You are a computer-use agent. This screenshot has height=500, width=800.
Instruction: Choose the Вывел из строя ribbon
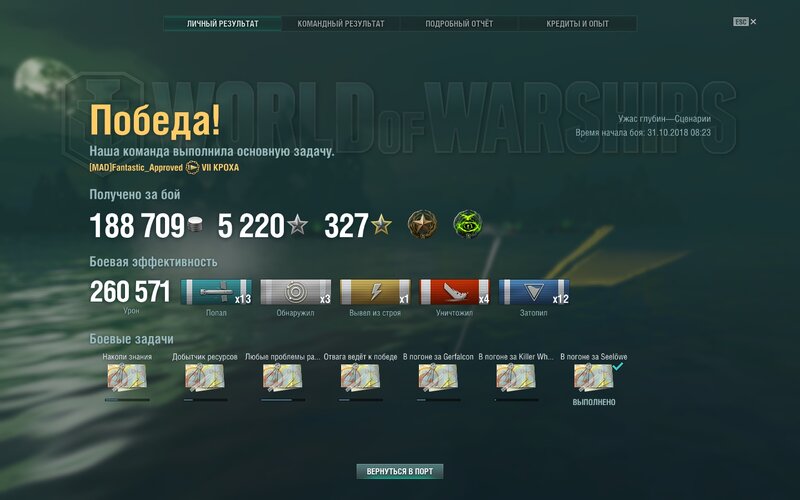375,292
